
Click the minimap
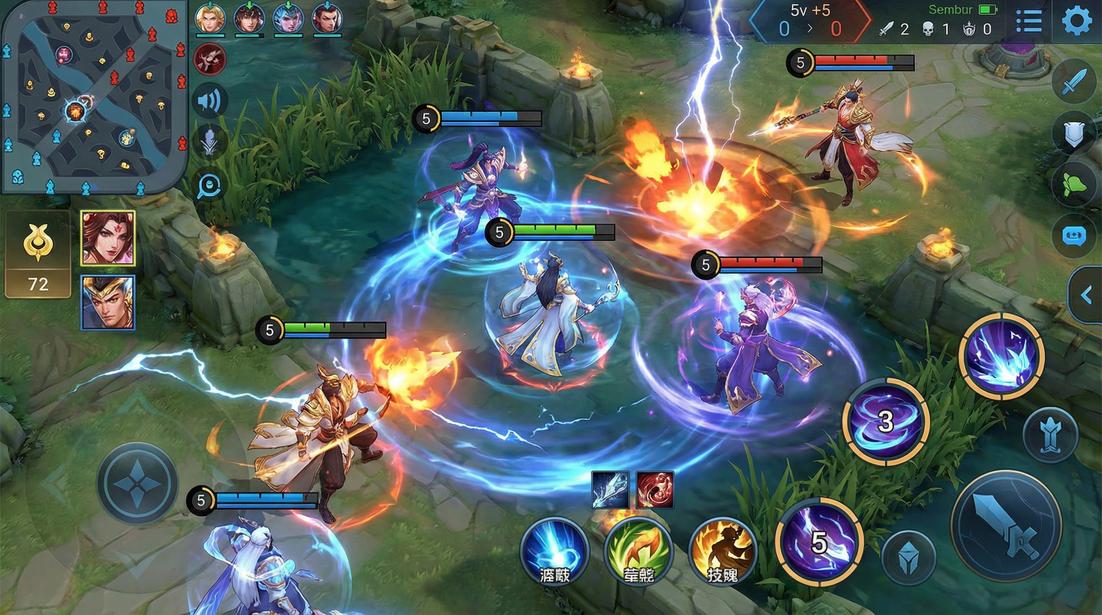tap(94, 97)
